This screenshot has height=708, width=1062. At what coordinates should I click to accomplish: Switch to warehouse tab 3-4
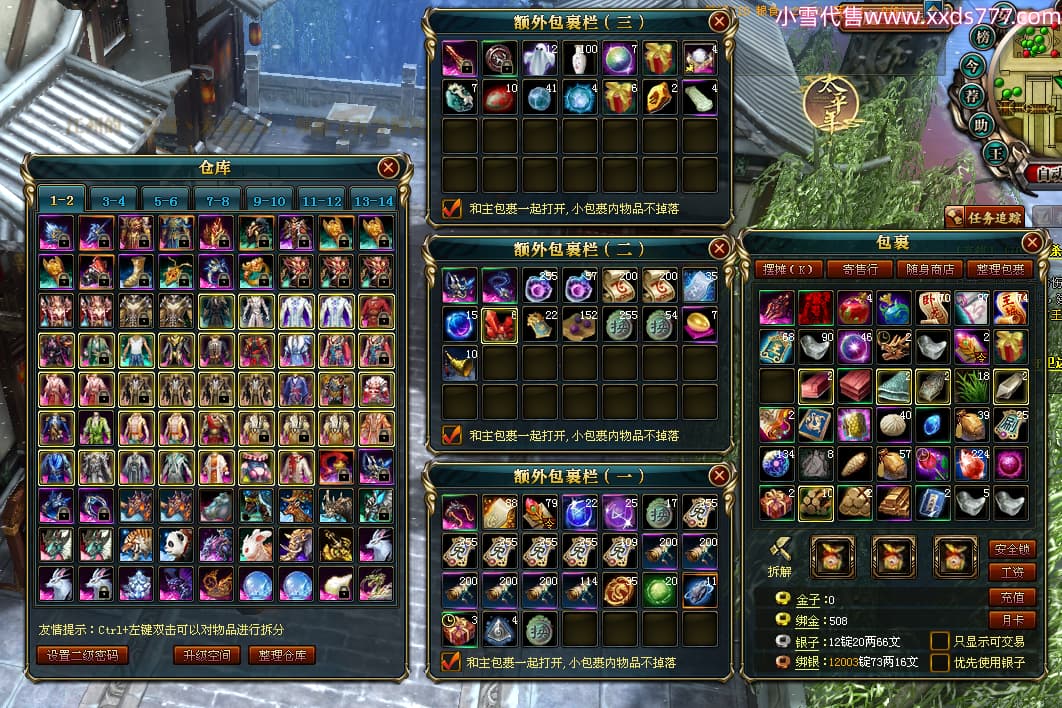(113, 200)
